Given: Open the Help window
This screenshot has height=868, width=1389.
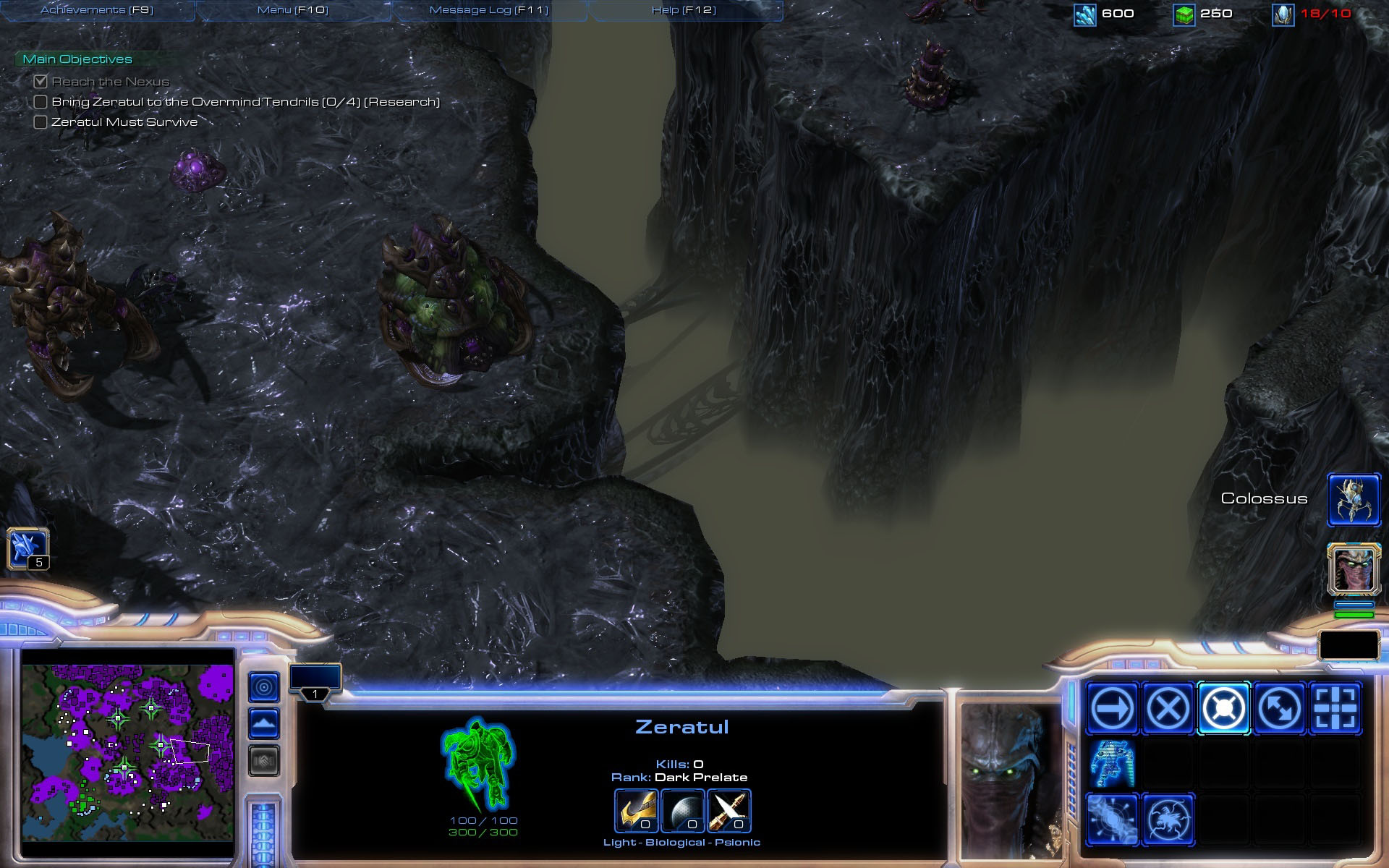Looking at the screenshot, I should [684, 10].
